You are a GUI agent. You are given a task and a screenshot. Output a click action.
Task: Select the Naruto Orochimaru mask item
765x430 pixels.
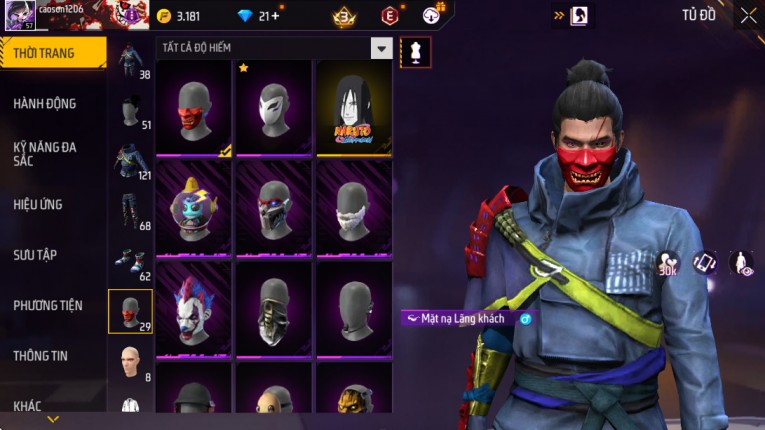354,108
